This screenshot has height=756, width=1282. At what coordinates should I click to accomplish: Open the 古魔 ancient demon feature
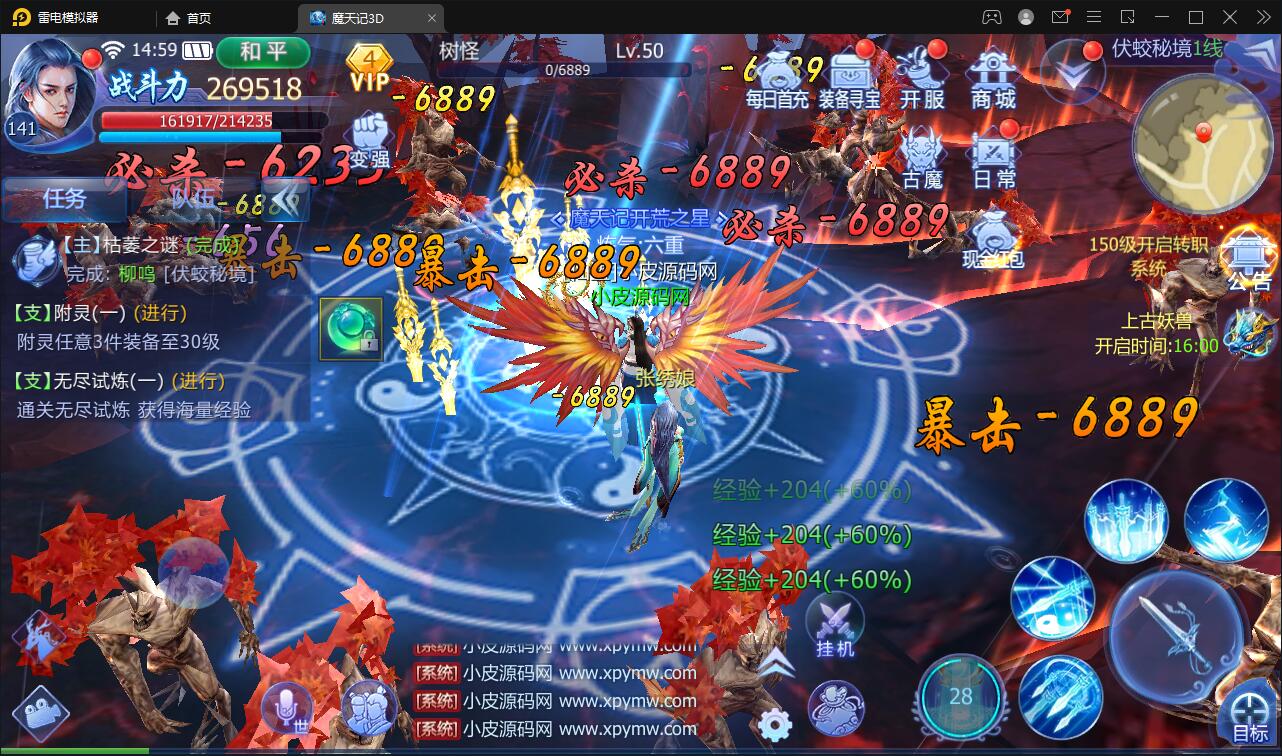[922, 150]
